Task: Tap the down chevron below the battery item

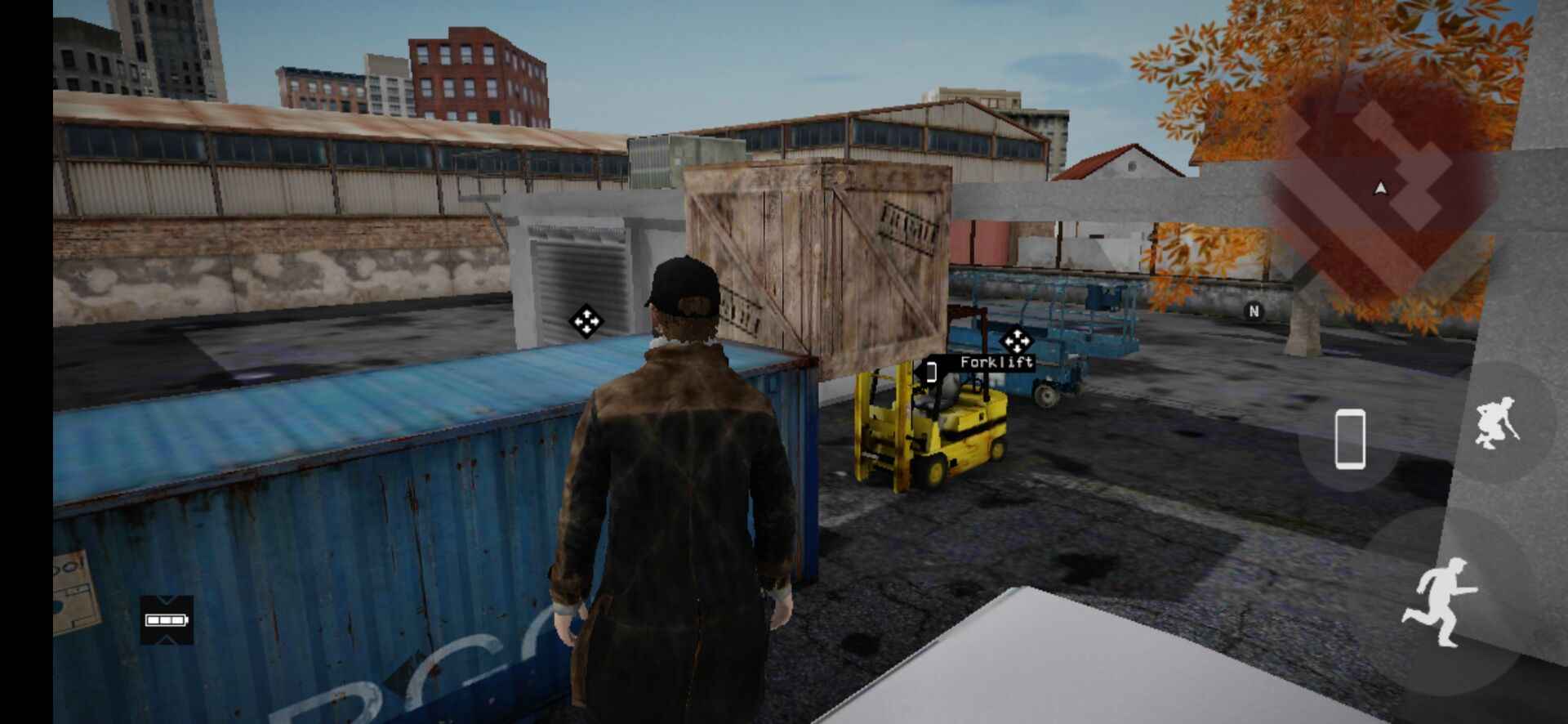Action: 166,639
